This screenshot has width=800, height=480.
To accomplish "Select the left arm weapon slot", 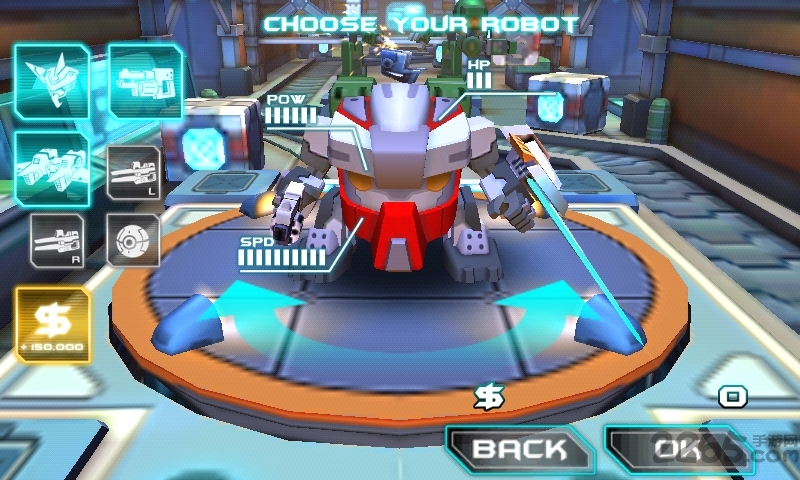I will click(133, 173).
